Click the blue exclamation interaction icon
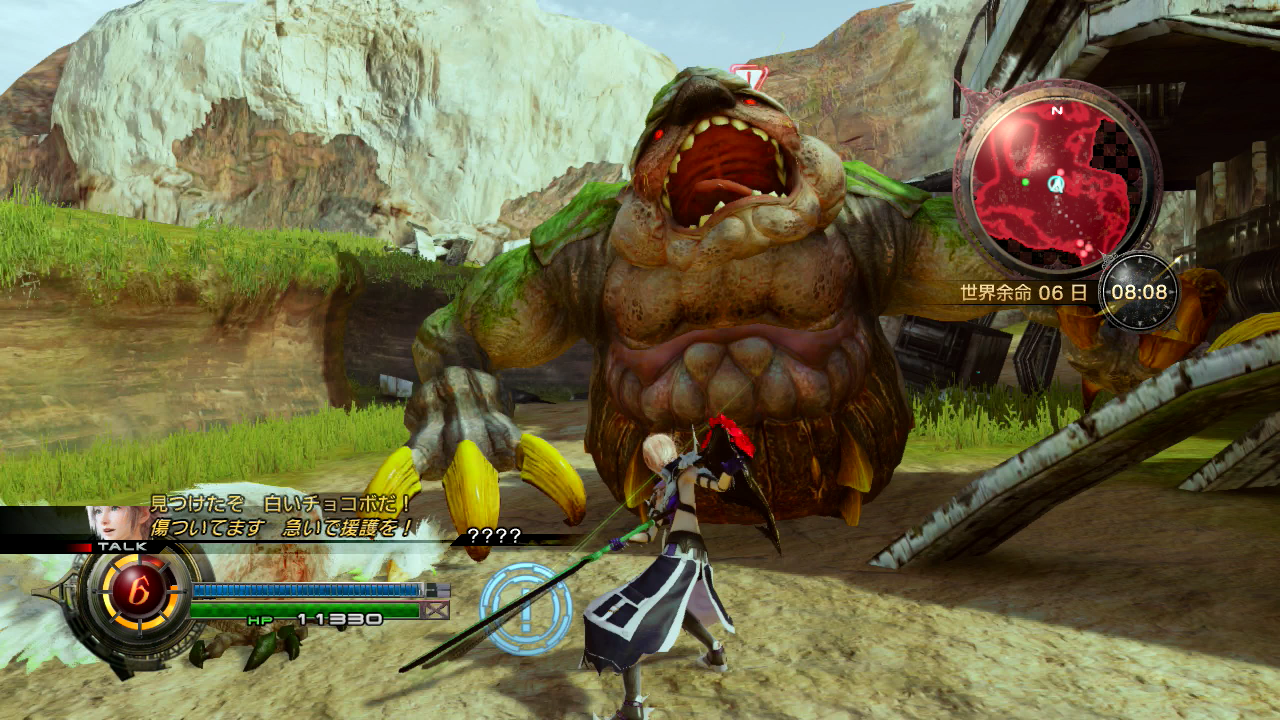The height and width of the screenshot is (720, 1280). tap(525, 607)
